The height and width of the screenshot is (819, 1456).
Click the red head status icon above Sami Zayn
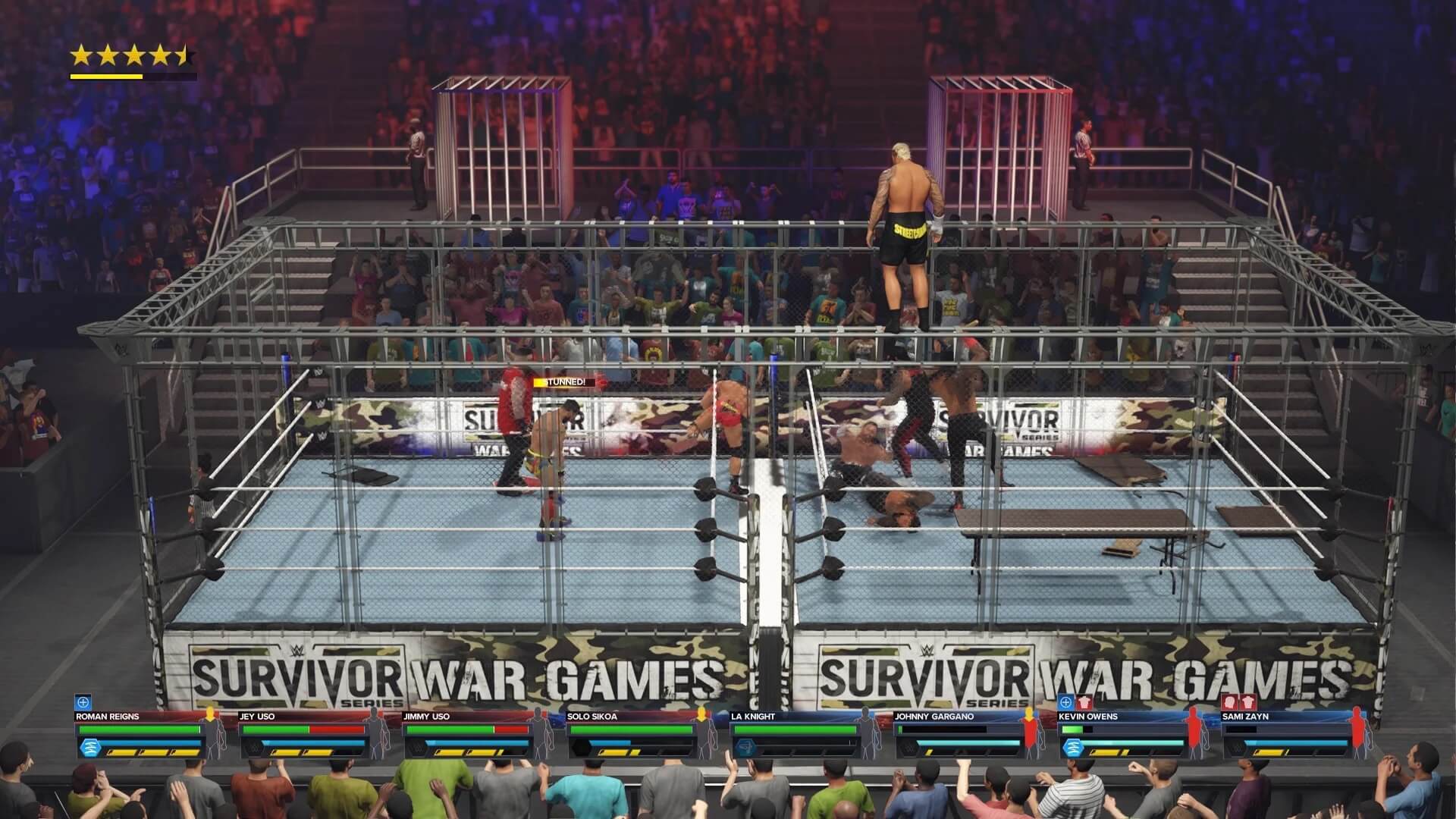[x=1231, y=702]
